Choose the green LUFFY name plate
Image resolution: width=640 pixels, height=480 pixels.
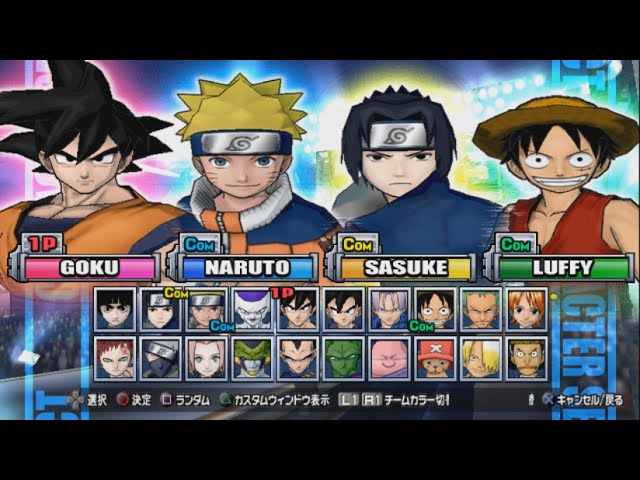[x=562, y=267]
